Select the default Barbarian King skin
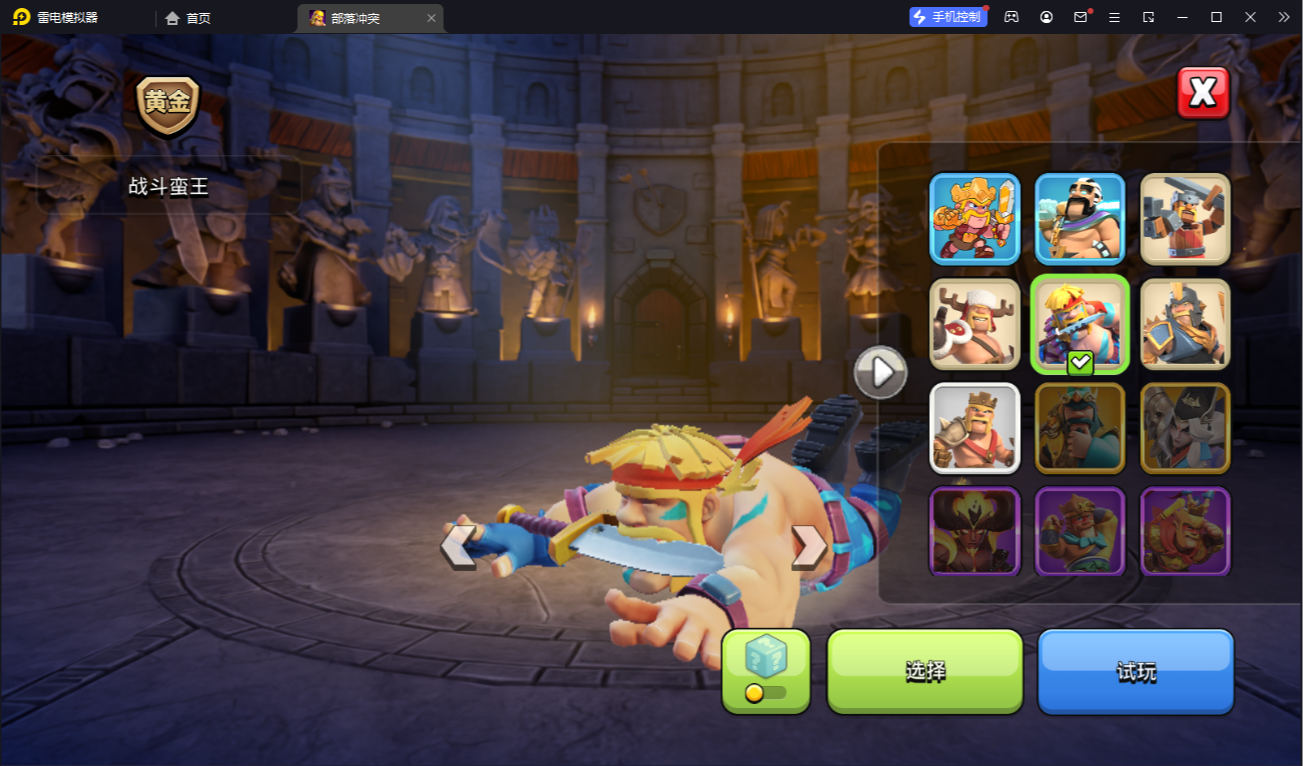Viewport: 1303px width, 766px height. pyautogui.click(x=975, y=428)
